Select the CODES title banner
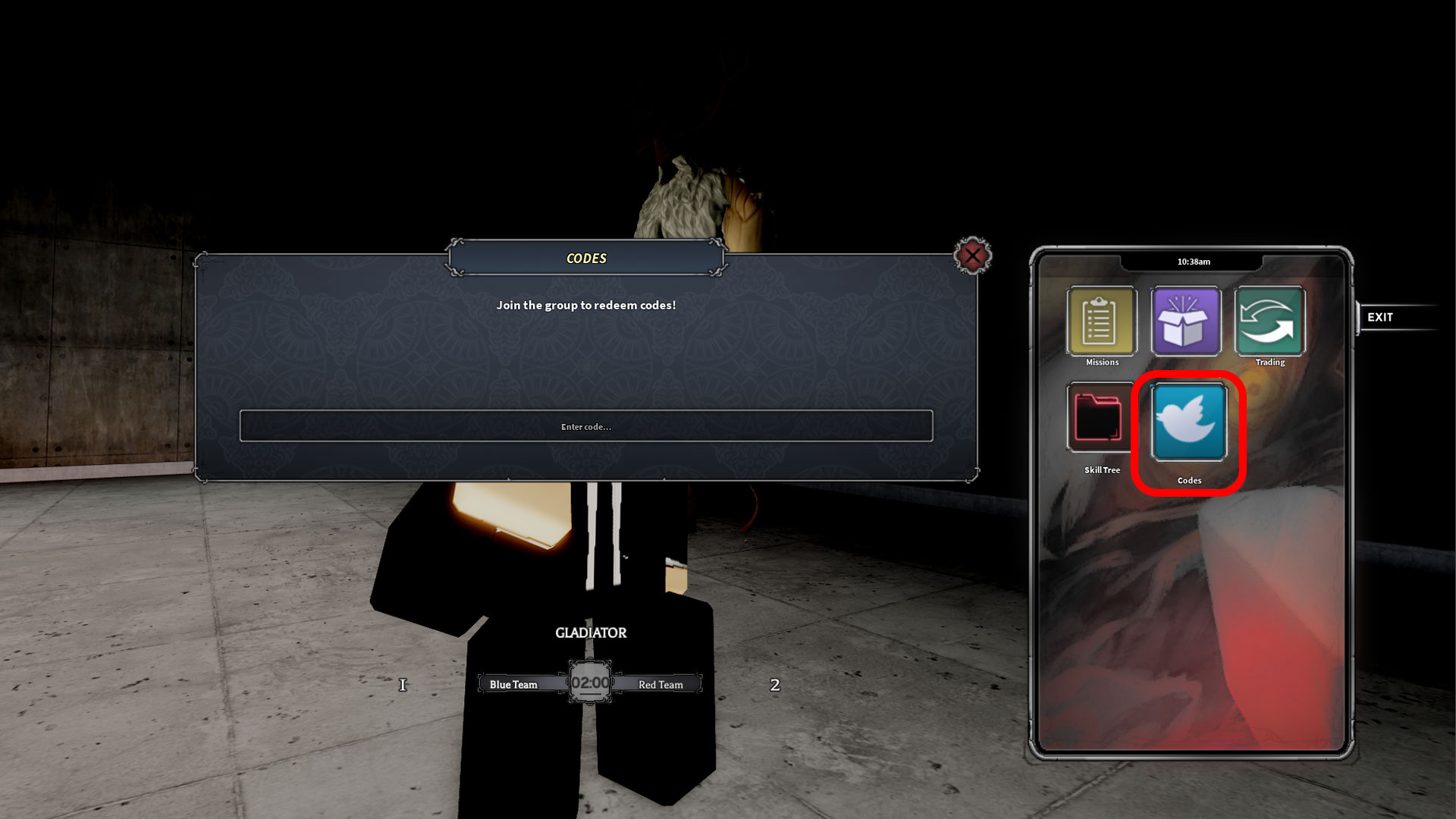The height and width of the screenshot is (819, 1456). click(585, 258)
